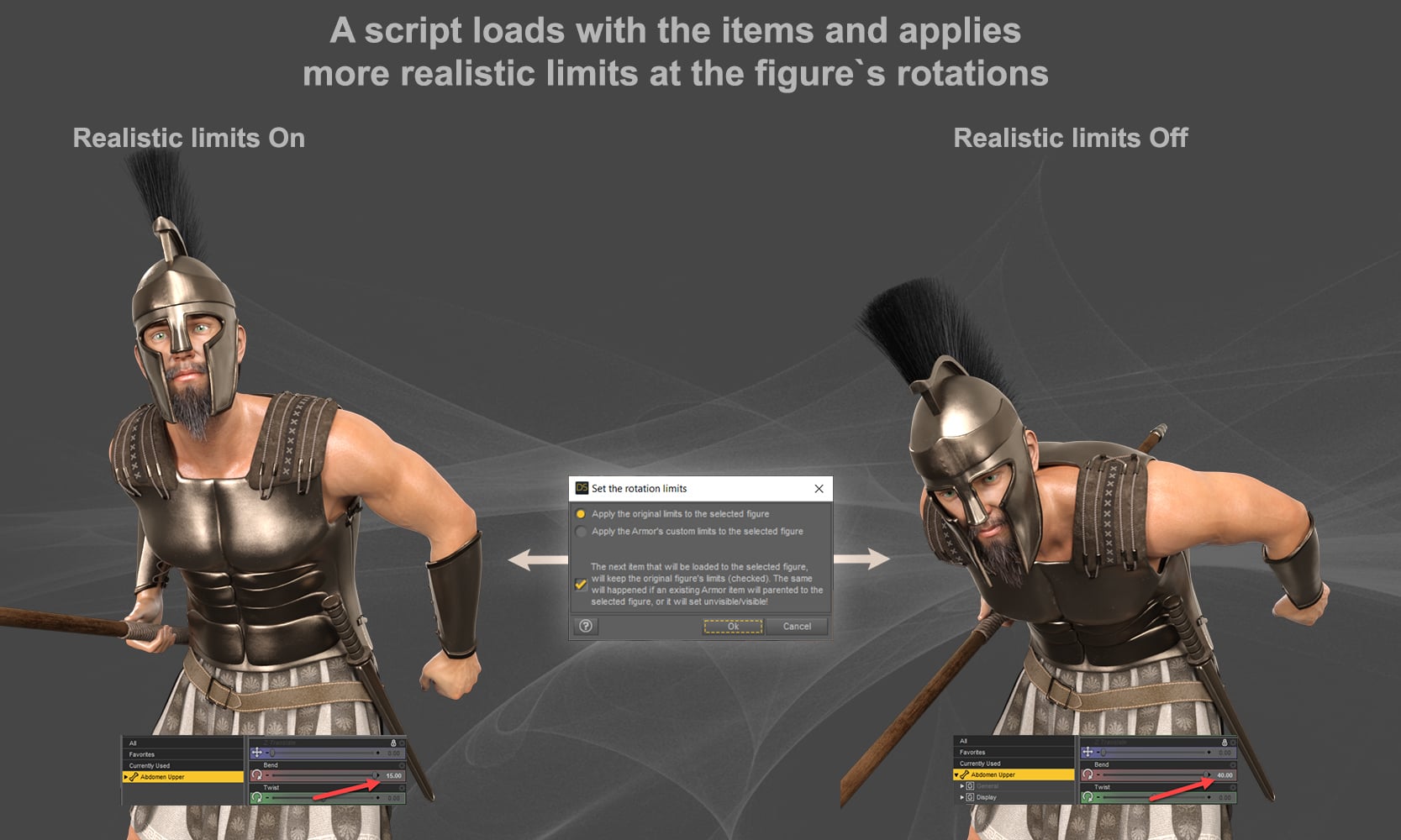Image resolution: width=1401 pixels, height=840 pixels.
Task: Click the four-arrow translate icon on Z Translate
Action: click(x=256, y=753)
